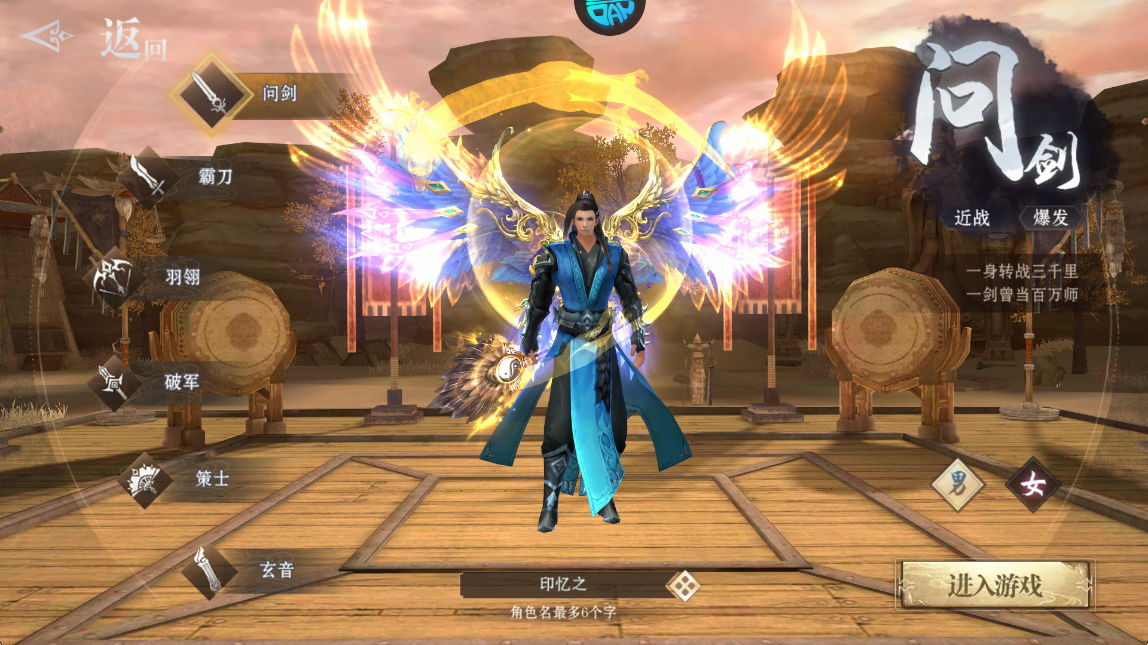Click 进入游戏 to enter the game
This screenshot has width=1148, height=645.
996,585
